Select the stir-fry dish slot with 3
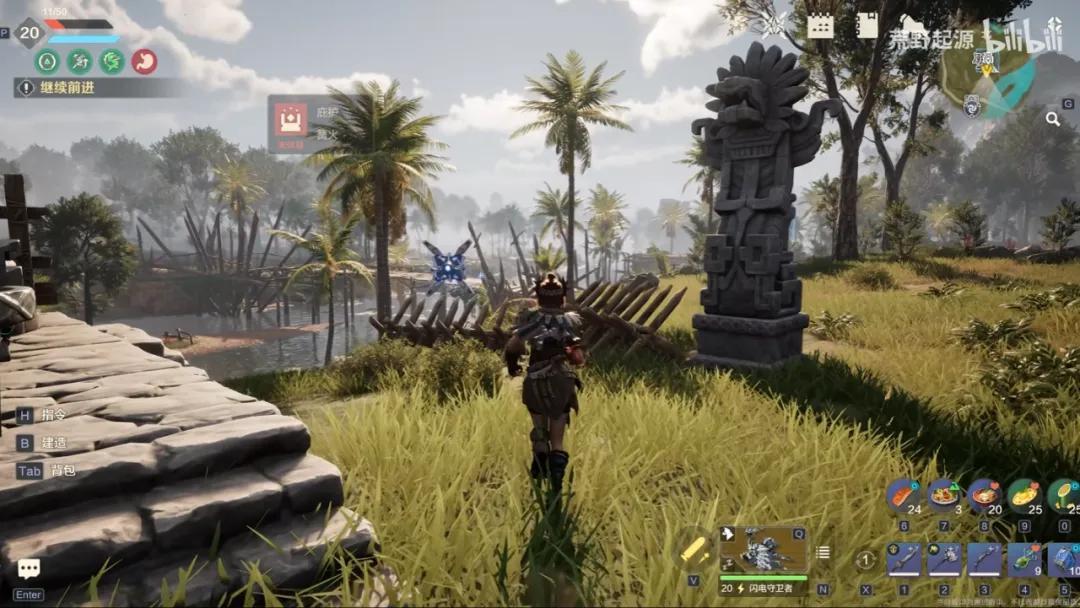Viewport: 1080px width, 608px height. [943, 495]
